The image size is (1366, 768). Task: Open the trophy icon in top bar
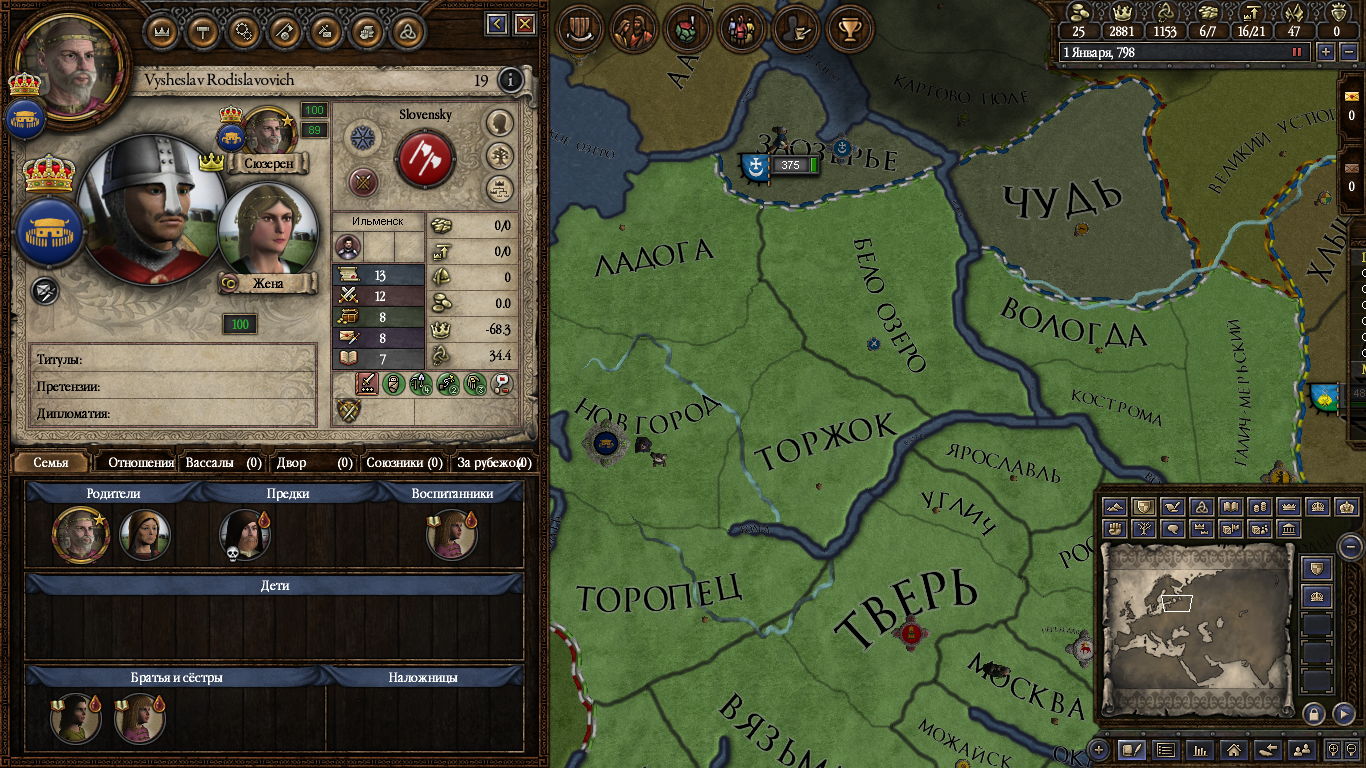[851, 29]
